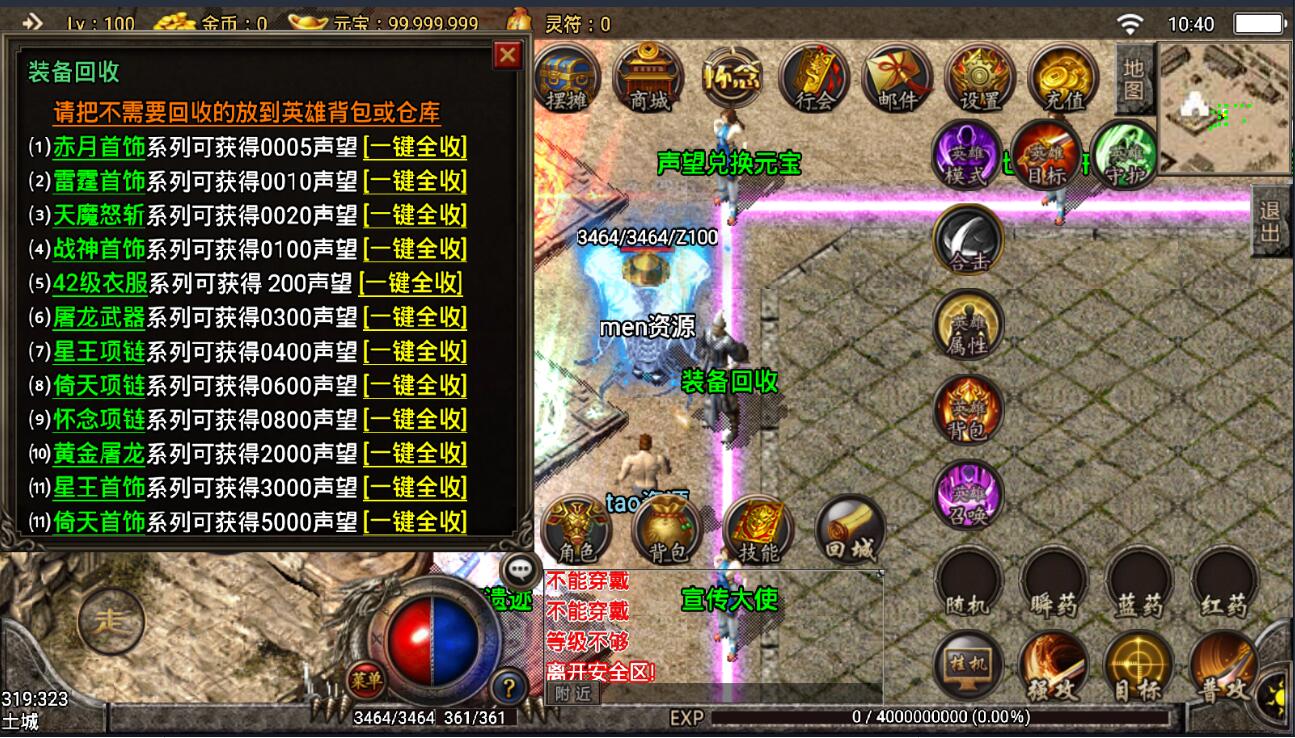This screenshot has height=738, width=1295.
Task: Close the 装备回收 equipment recycle panel
Action: 508,55
